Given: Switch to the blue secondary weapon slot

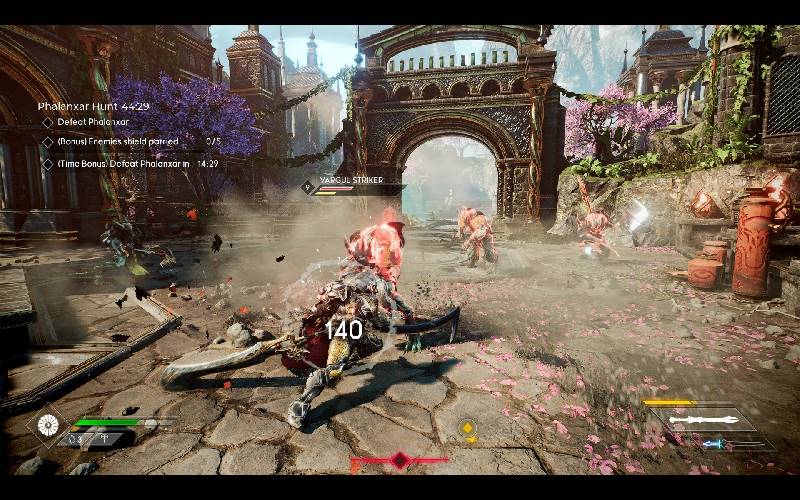Looking at the screenshot, I should pos(713,444).
